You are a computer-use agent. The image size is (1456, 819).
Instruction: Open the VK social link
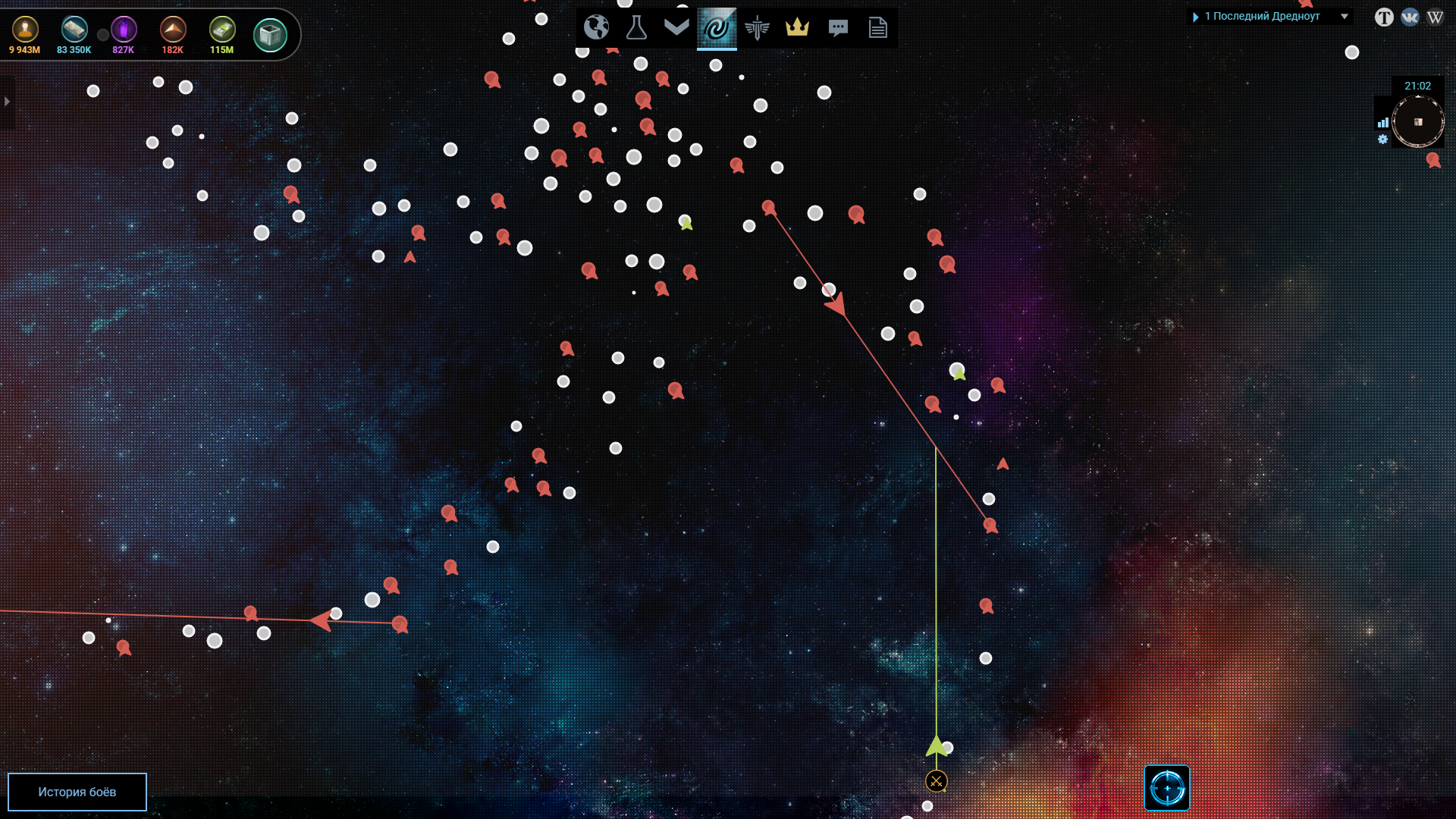click(x=1410, y=17)
